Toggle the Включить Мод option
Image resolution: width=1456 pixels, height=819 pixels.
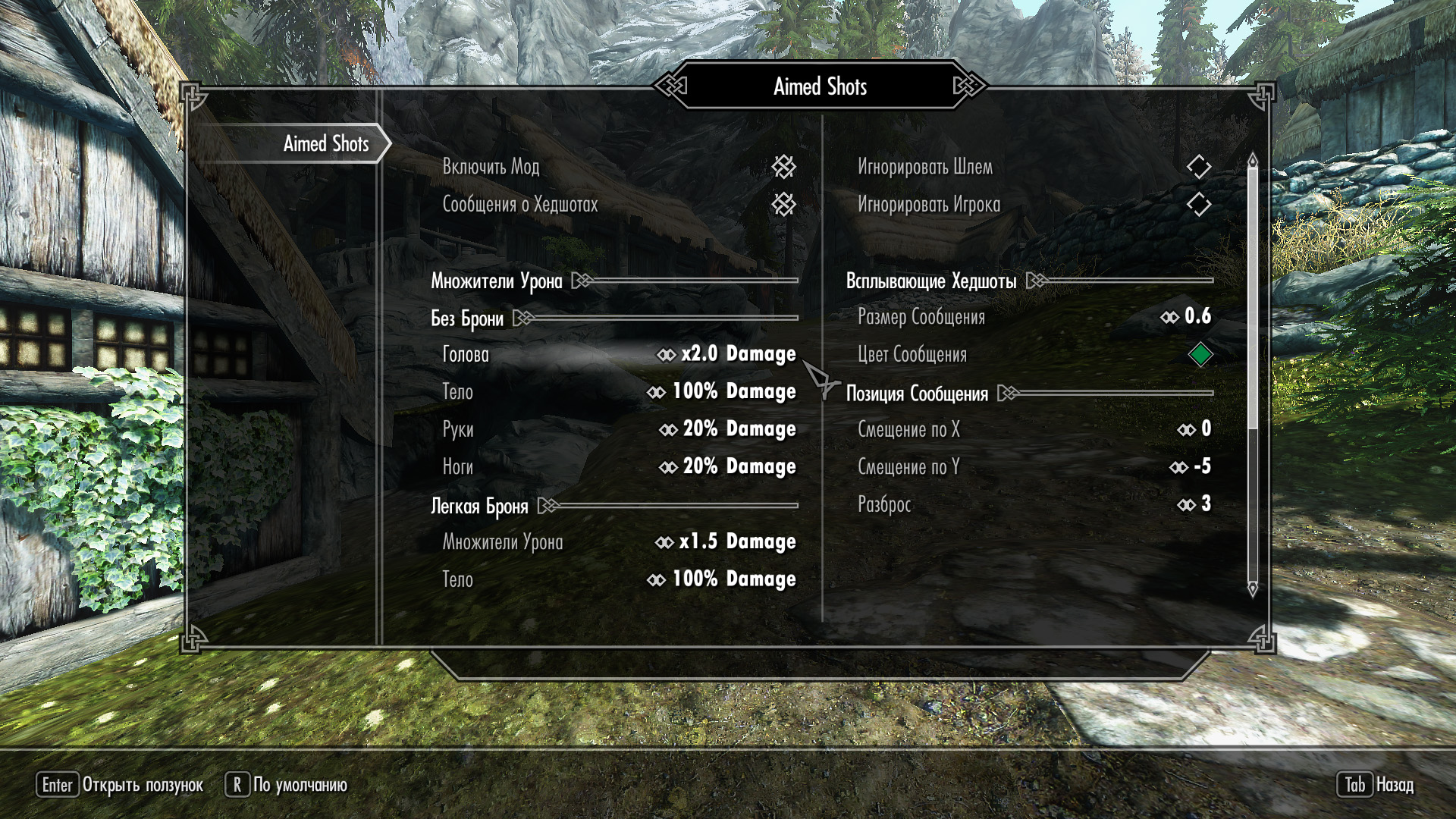[x=783, y=167]
